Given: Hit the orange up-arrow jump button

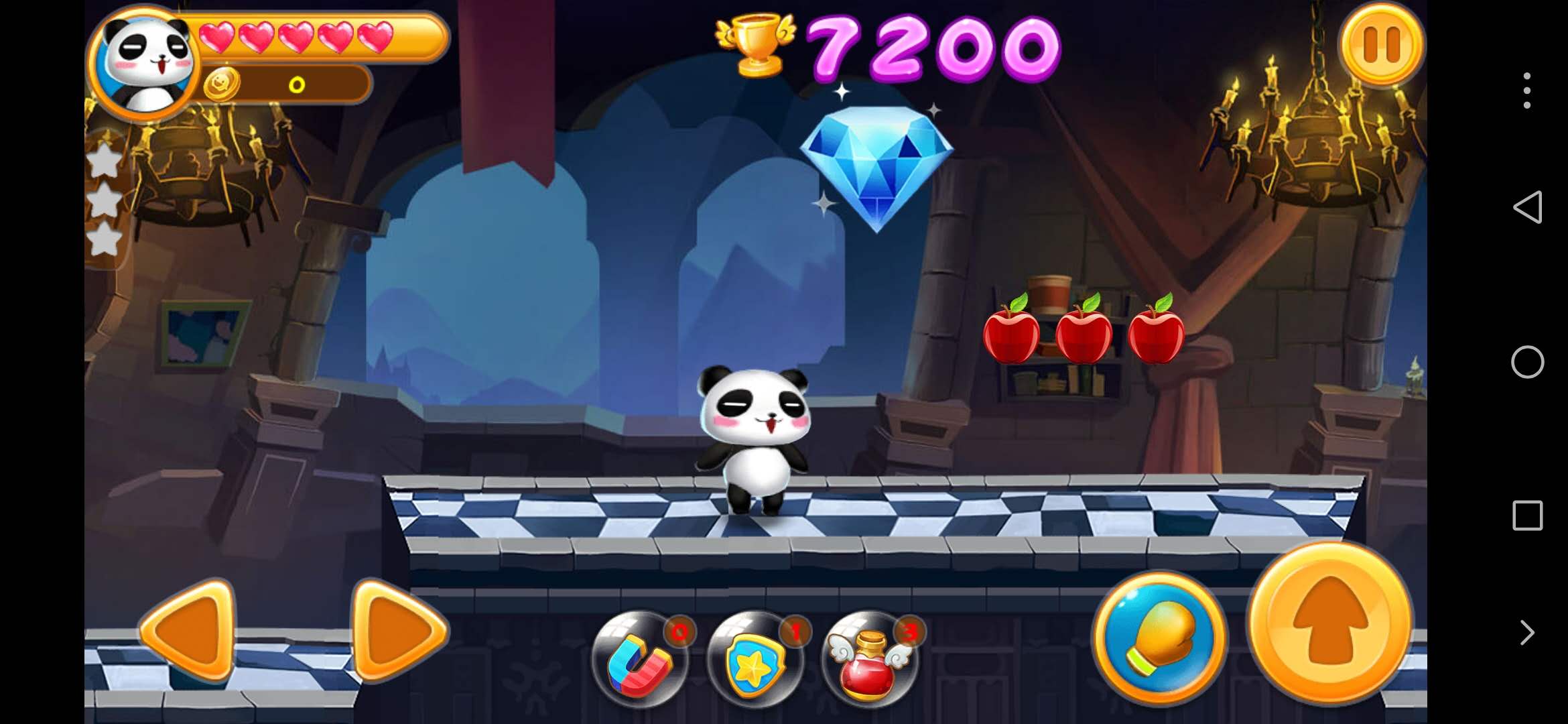Looking at the screenshot, I should click(x=1330, y=622).
